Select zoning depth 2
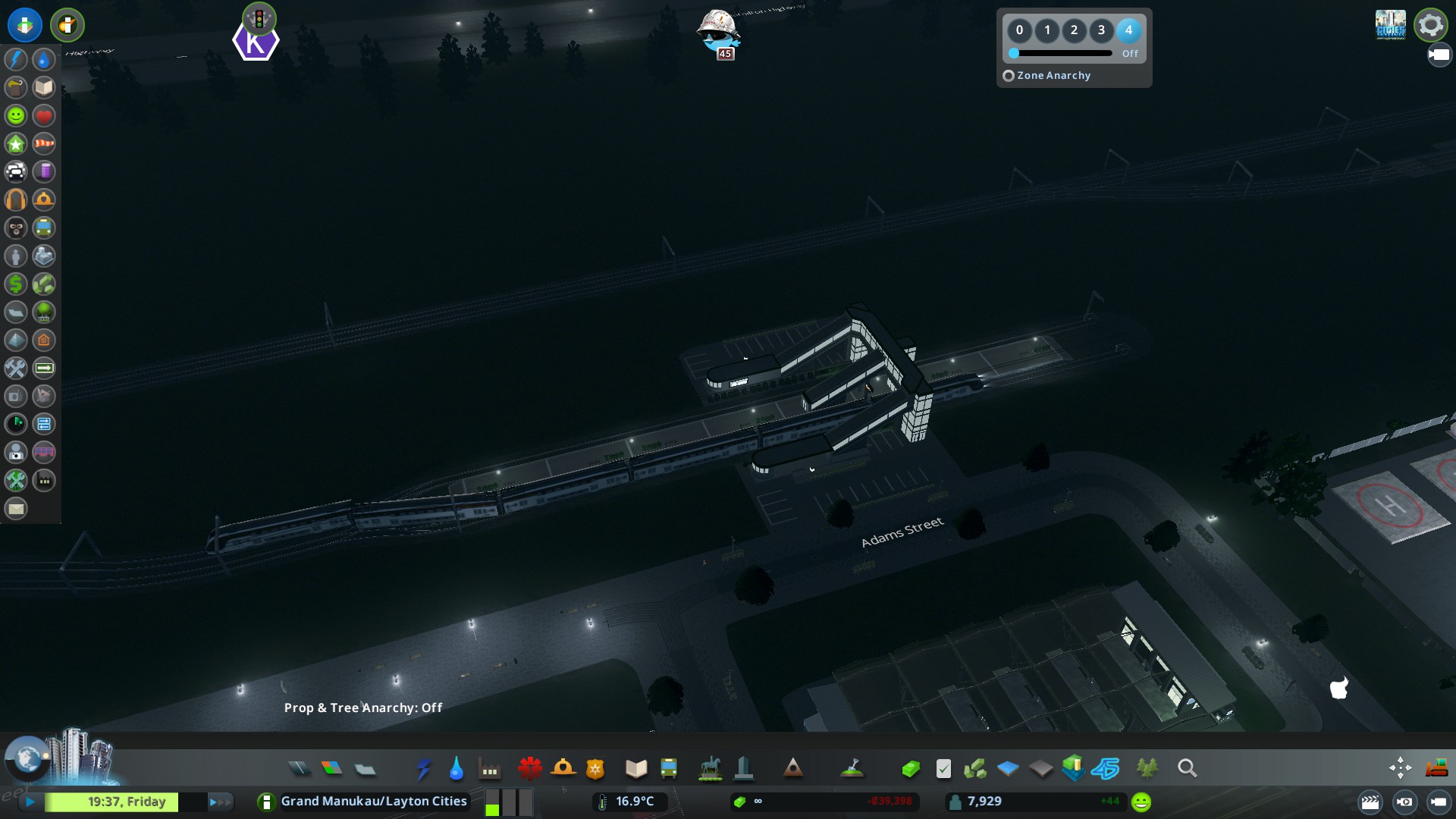 (x=1074, y=30)
